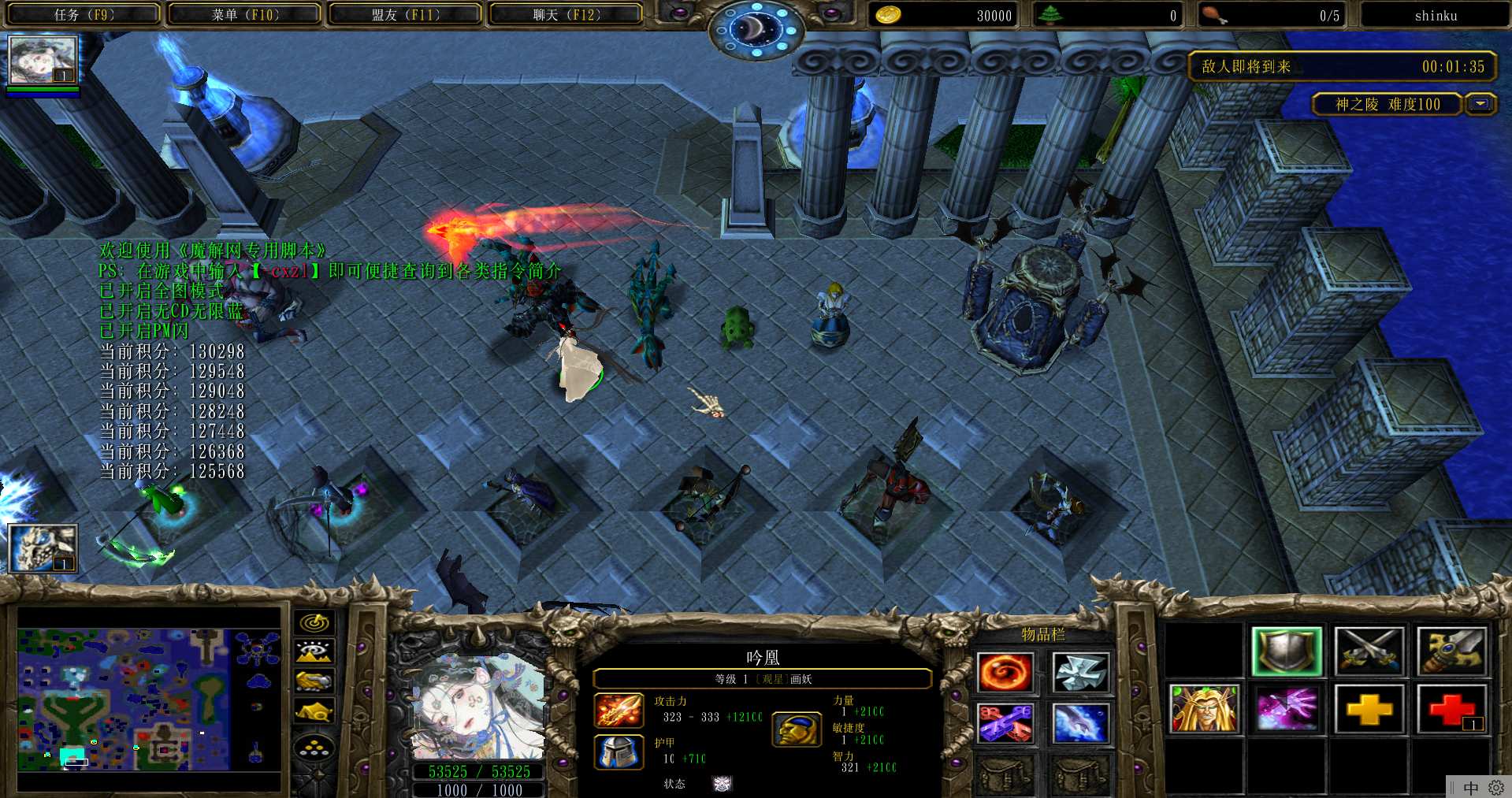Open the 盟友 (F11) allies menu

point(405,15)
